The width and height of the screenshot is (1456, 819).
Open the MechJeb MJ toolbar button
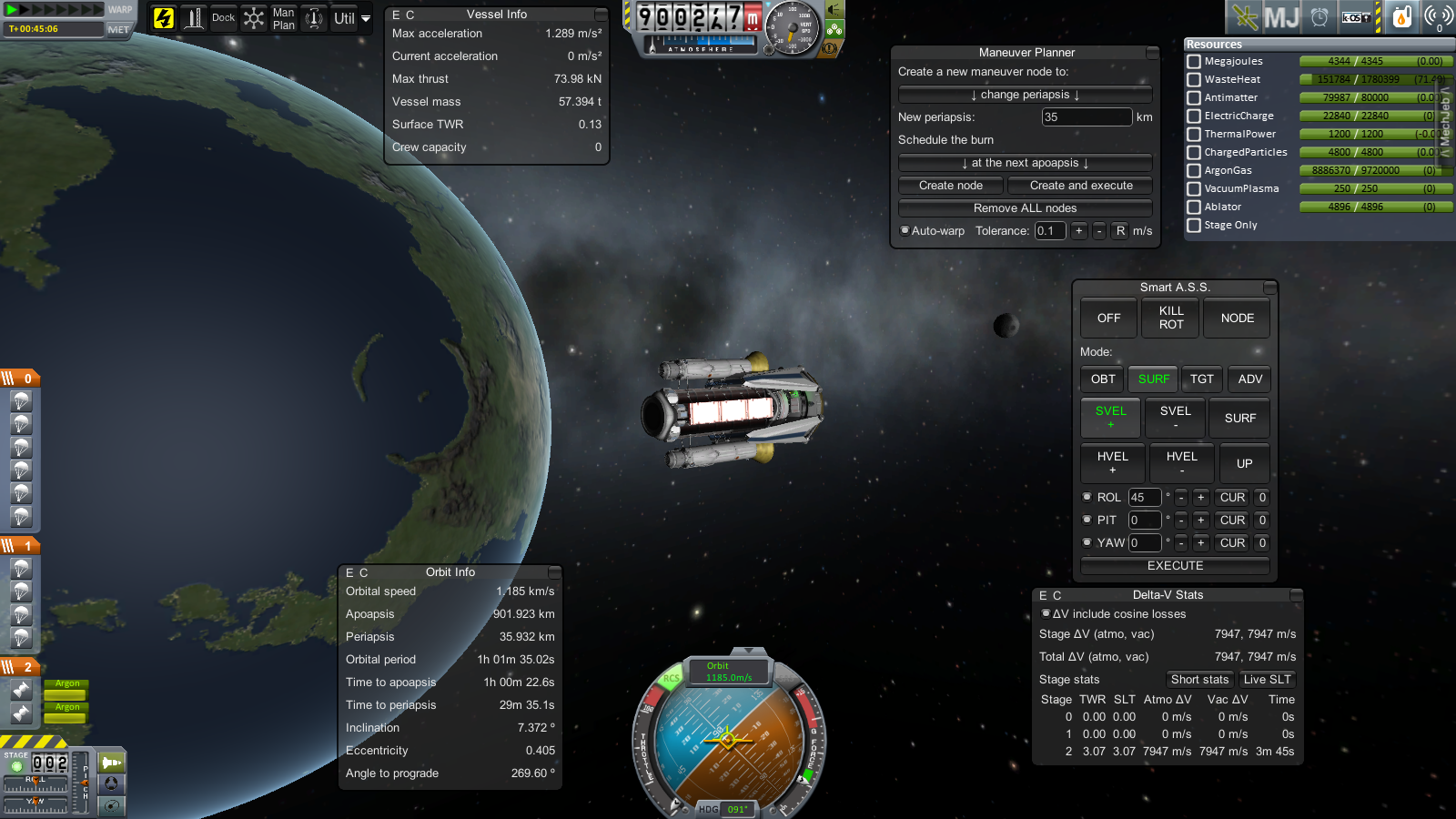click(x=1281, y=17)
